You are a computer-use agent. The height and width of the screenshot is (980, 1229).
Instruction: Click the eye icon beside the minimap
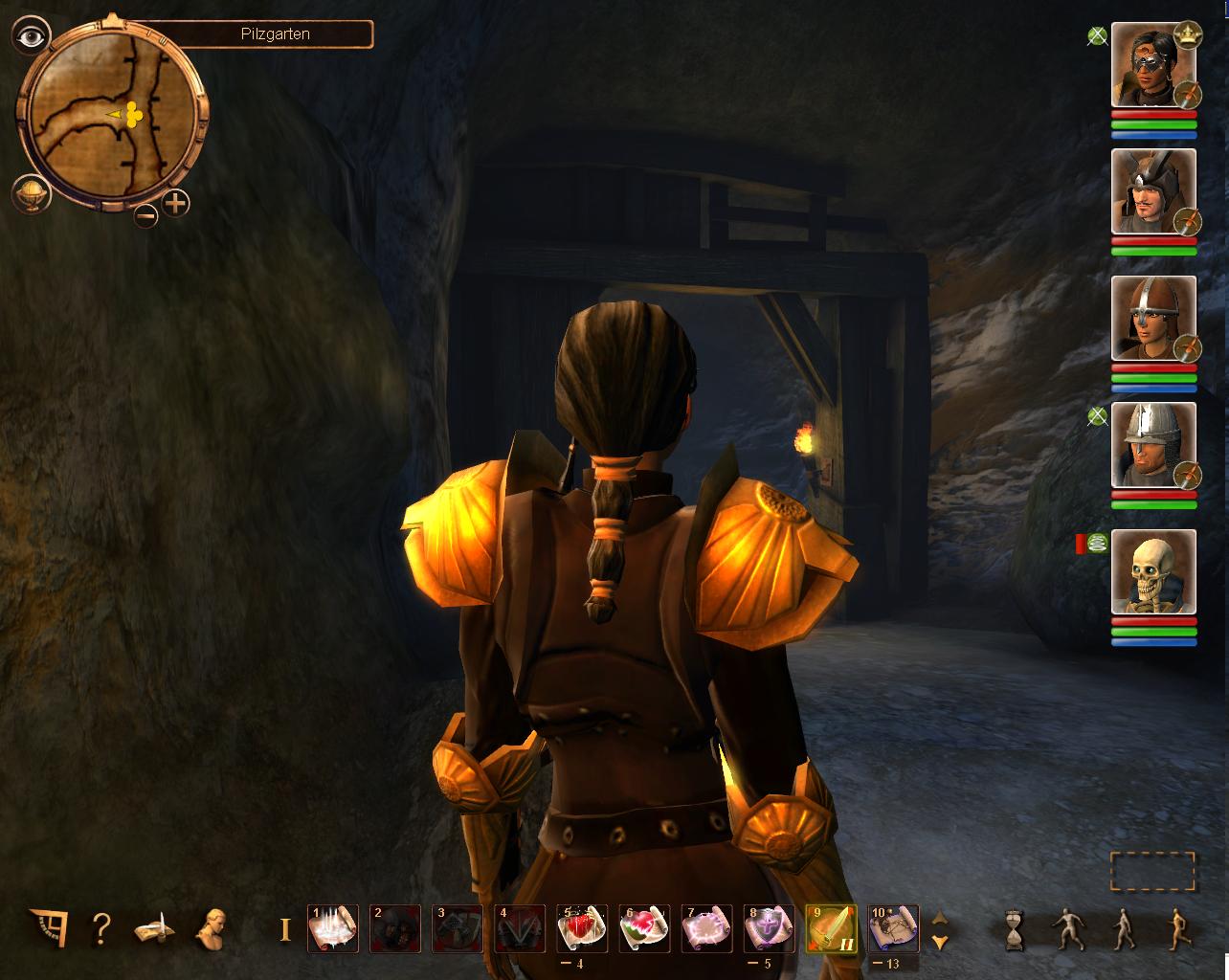point(32,36)
